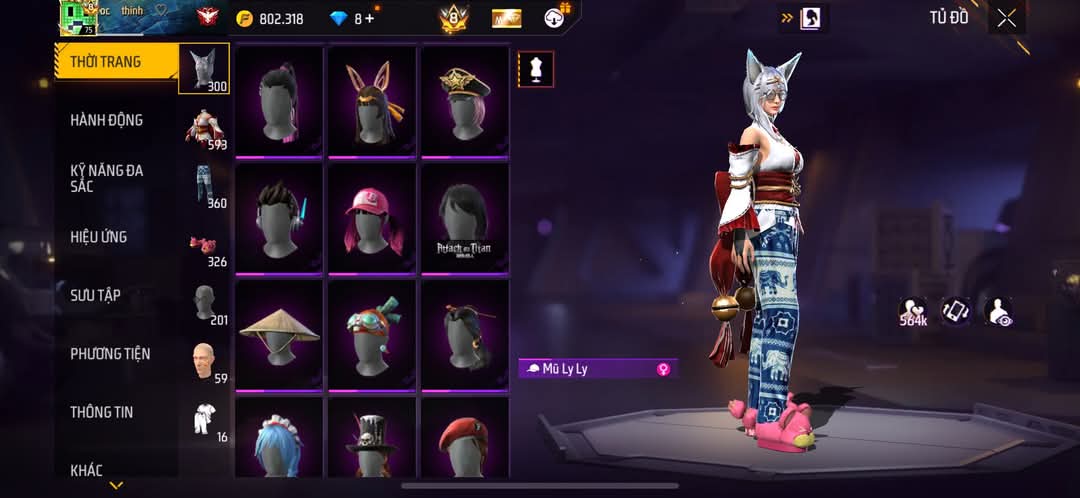Add more diamonds with the plus button
This screenshot has height=498, width=1080.
coord(371,18)
